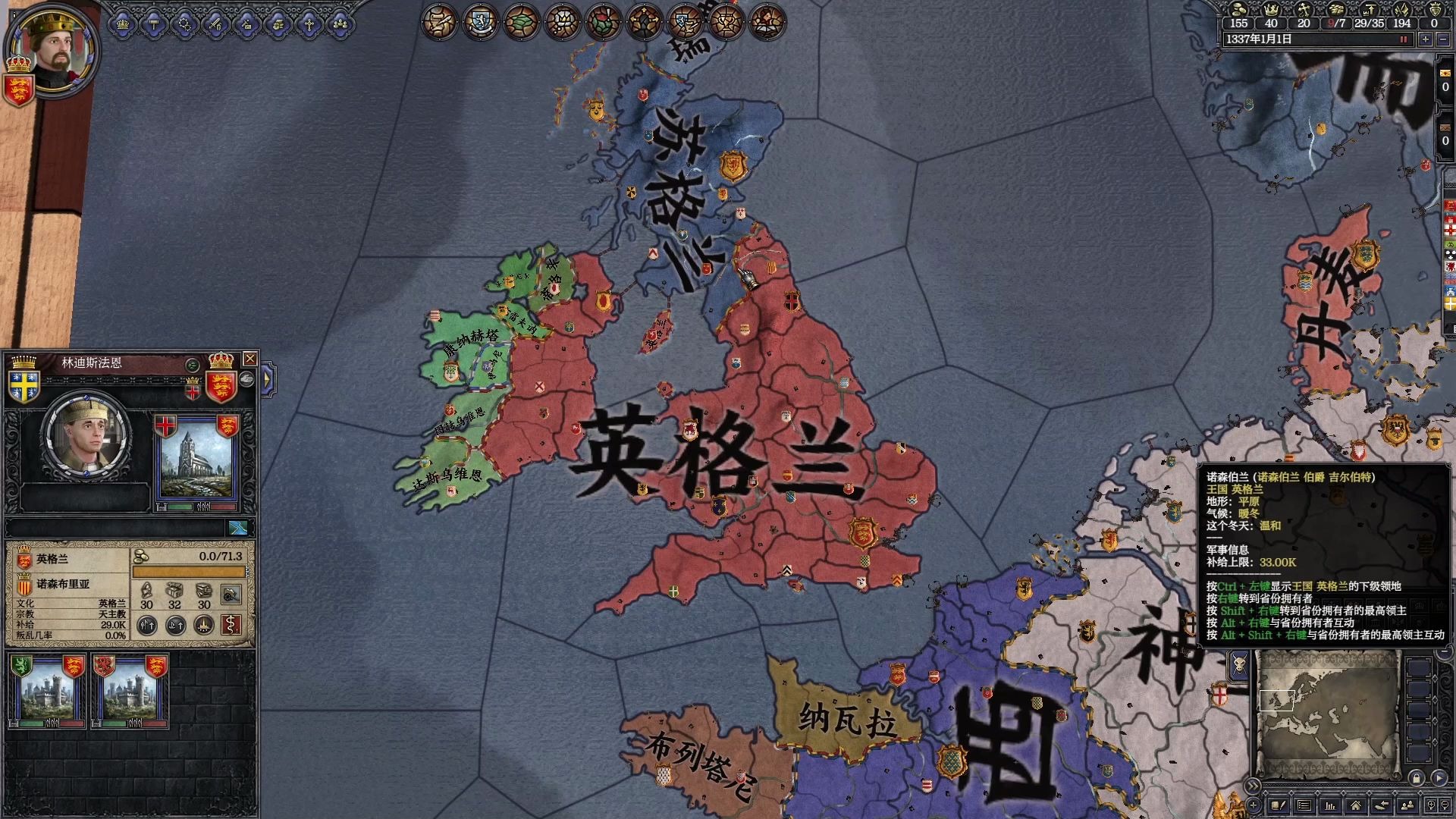The image size is (1456, 819).
Task: Zoom in using the plus magnifier beside the minimap
Action: pos(1430,805)
